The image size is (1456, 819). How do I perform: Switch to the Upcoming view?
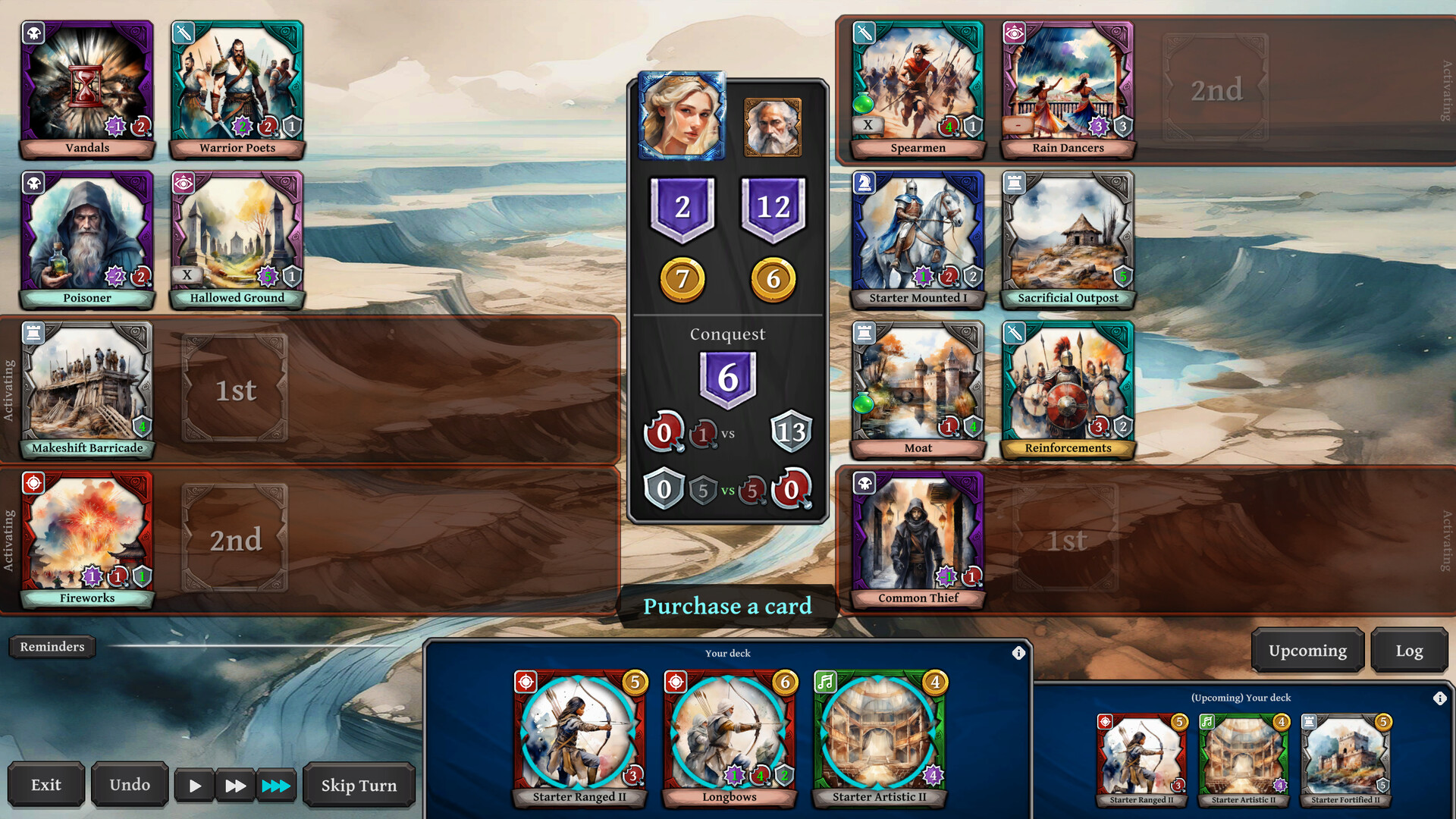pyautogui.click(x=1307, y=650)
